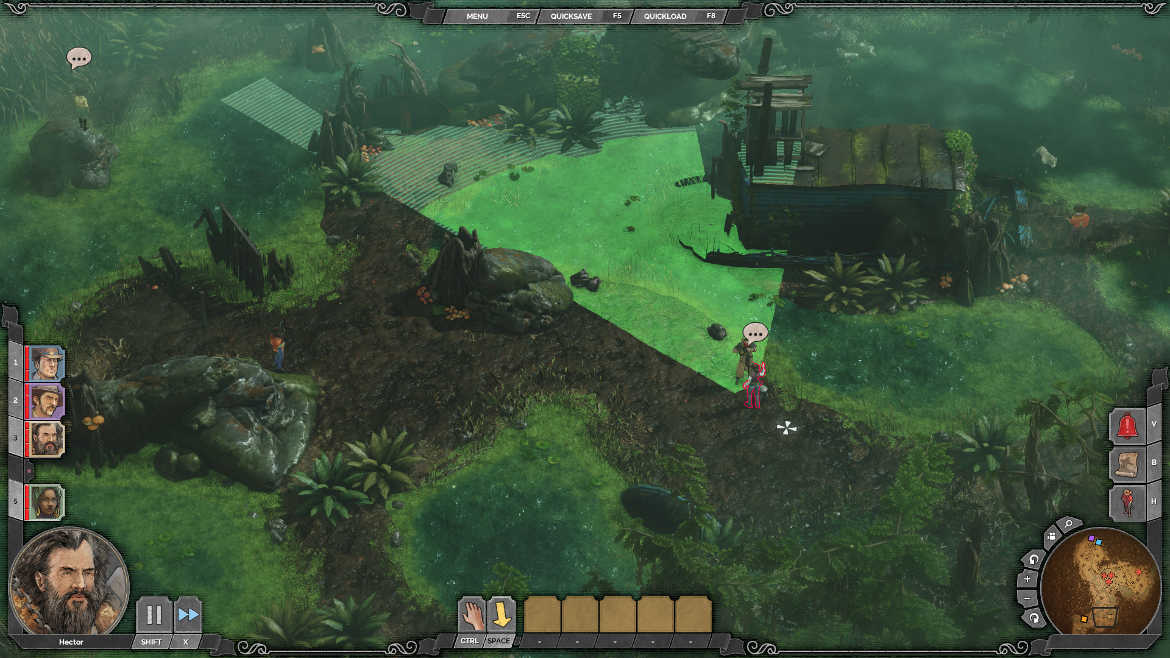Zoom in with the minimap plus button
This screenshot has width=1170, height=658.
point(1028,579)
